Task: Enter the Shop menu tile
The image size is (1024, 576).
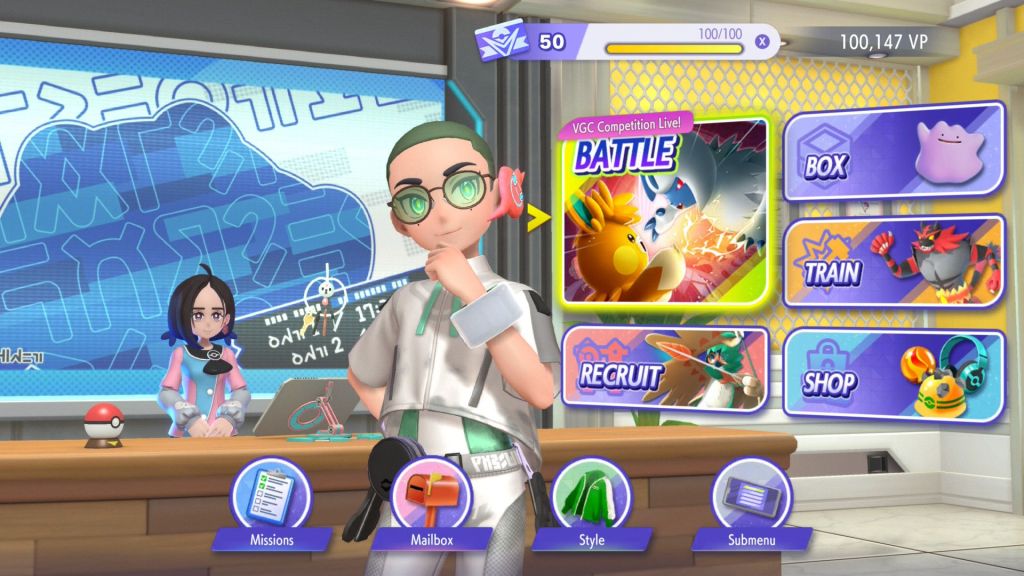Action: click(x=893, y=373)
